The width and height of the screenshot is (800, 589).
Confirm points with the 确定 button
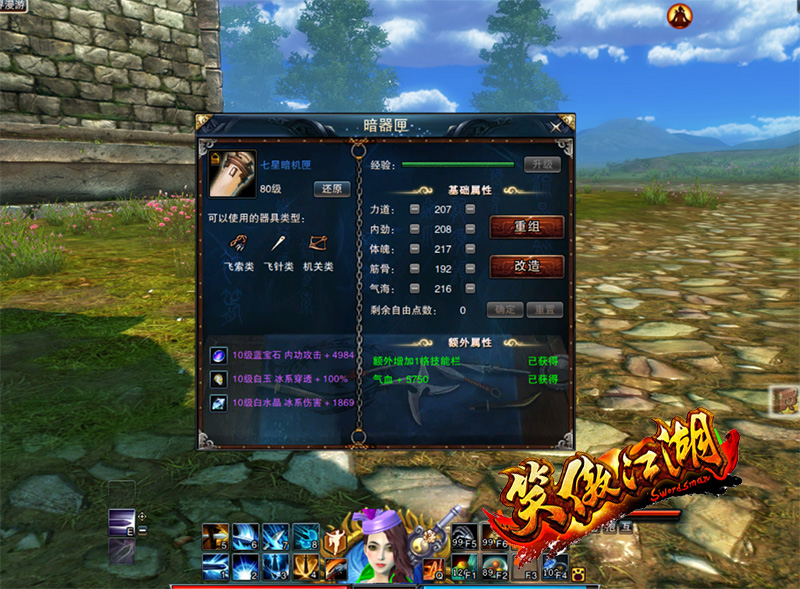click(505, 310)
